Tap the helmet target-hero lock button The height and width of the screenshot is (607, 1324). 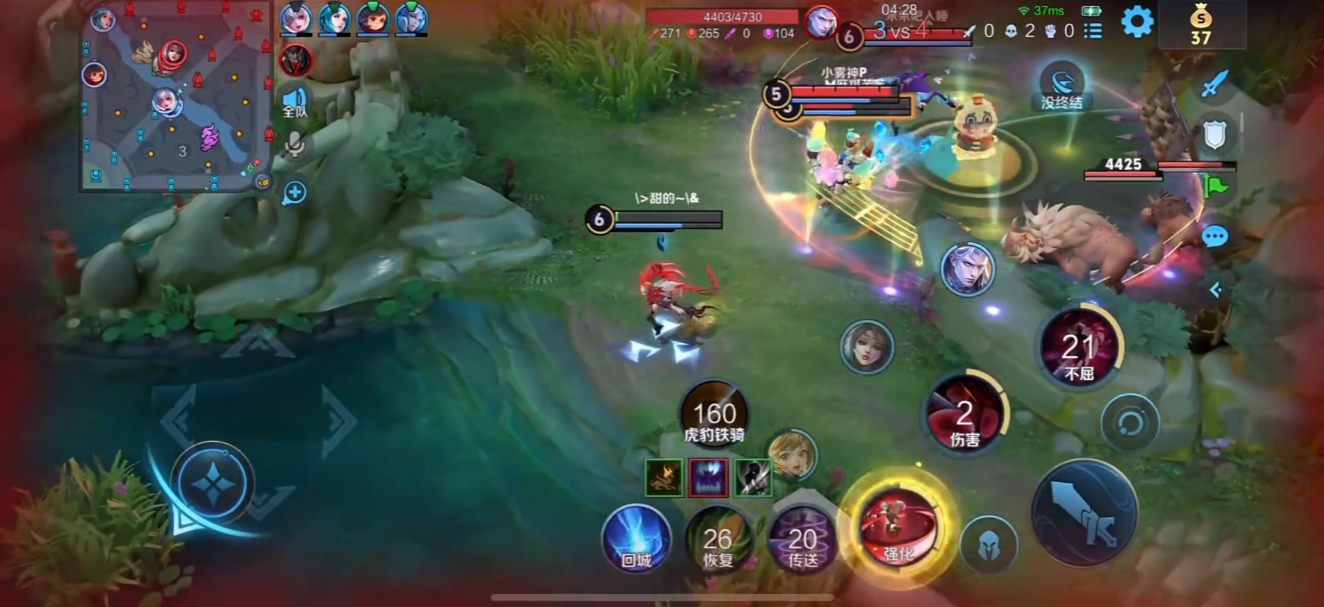pos(988,545)
